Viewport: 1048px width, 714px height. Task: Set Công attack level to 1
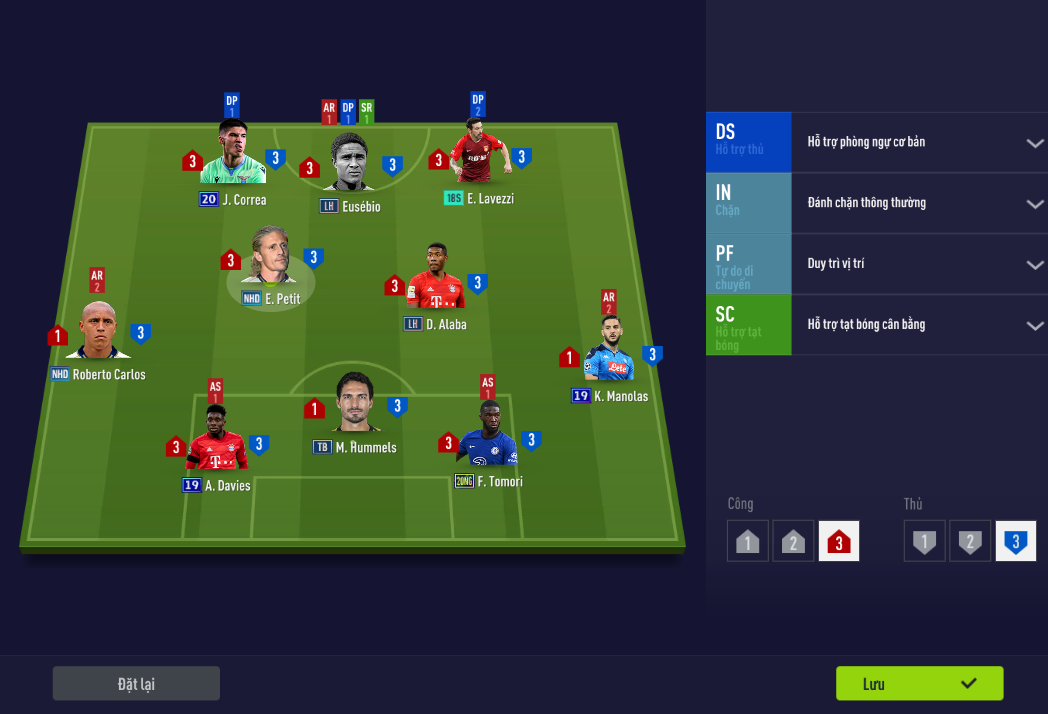pos(747,541)
